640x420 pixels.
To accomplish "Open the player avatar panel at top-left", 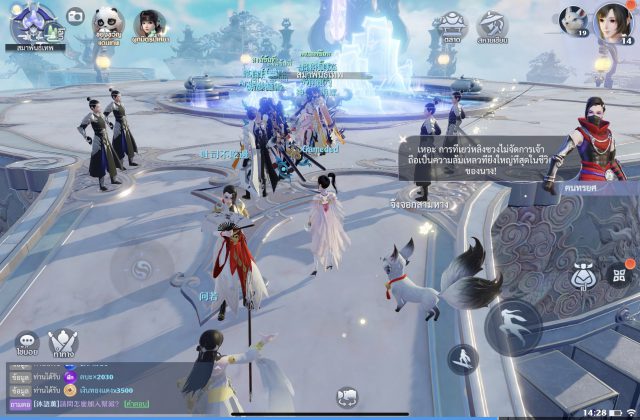I will pos(33,22).
